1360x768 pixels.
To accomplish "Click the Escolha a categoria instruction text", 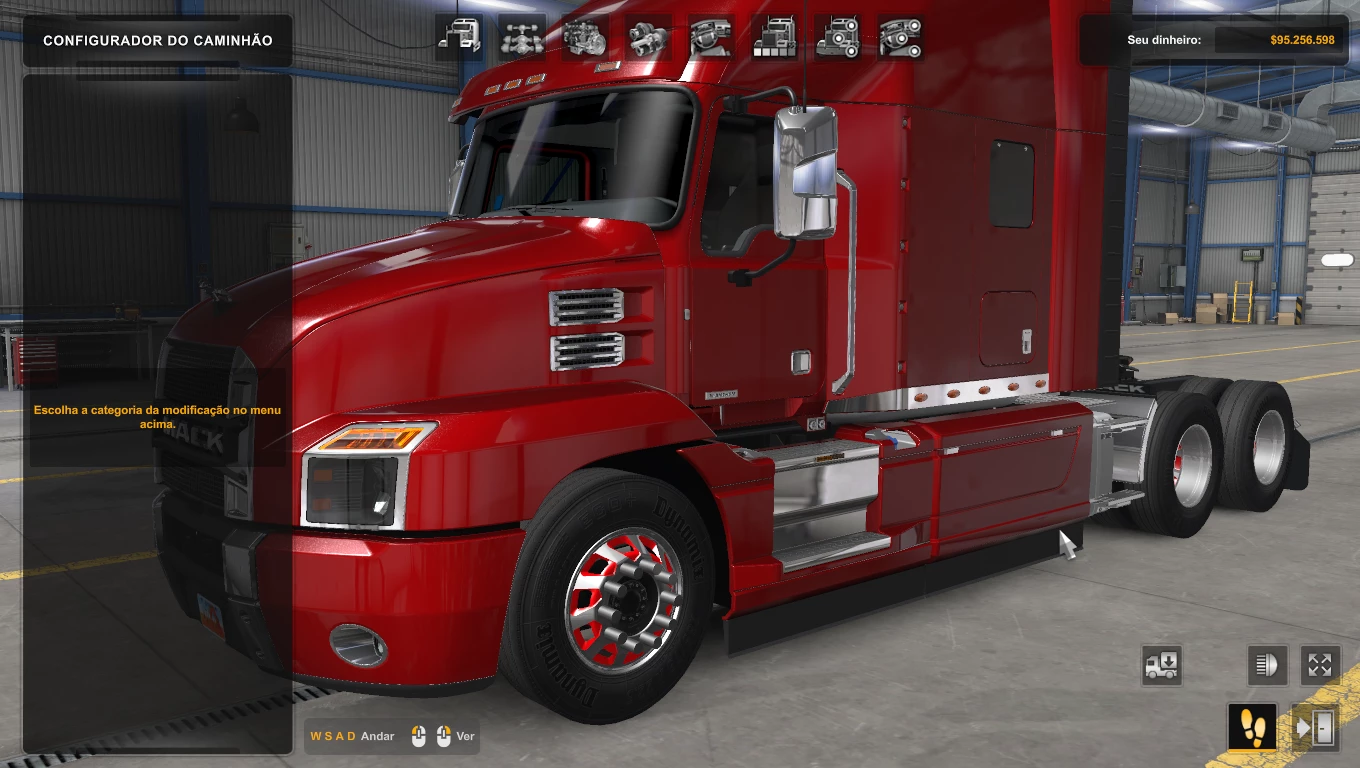I will (158, 416).
